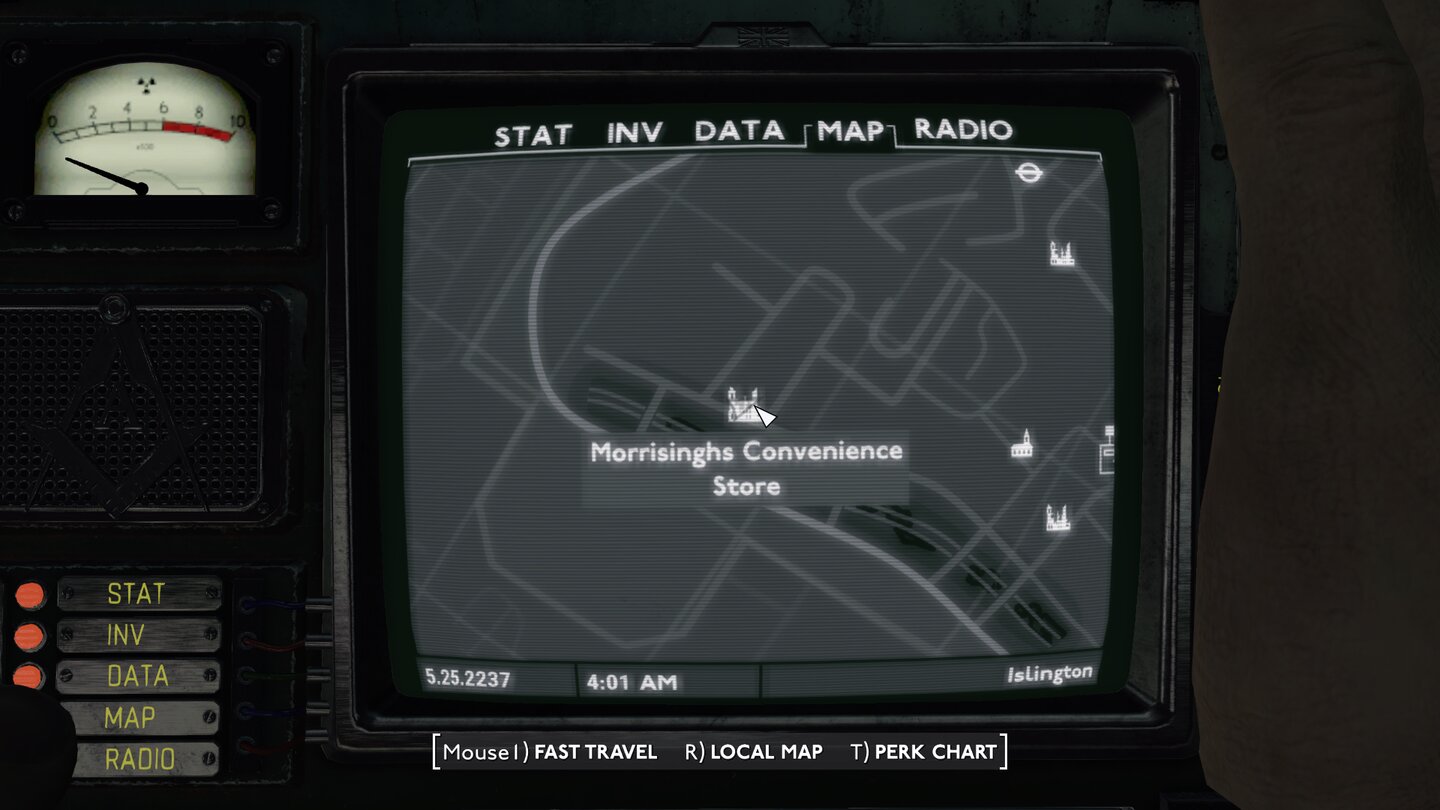The width and height of the screenshot is (1440, 810).
Task: Select the cathedral marker in the lower right
Action: coord(1060,516)
